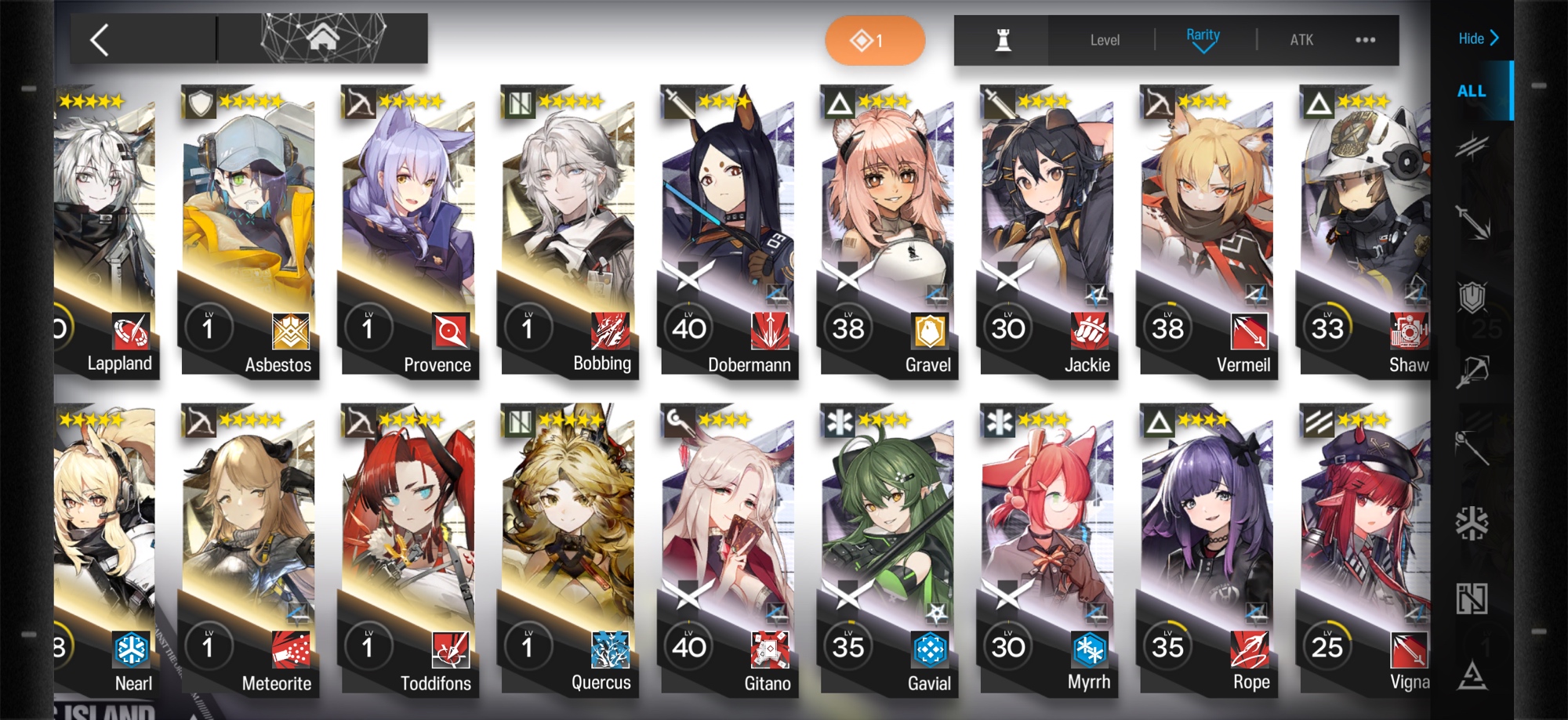The width and height of the screenshot is (1568, 720).
Task: Open the orange filter button
Action: (874, 40)
